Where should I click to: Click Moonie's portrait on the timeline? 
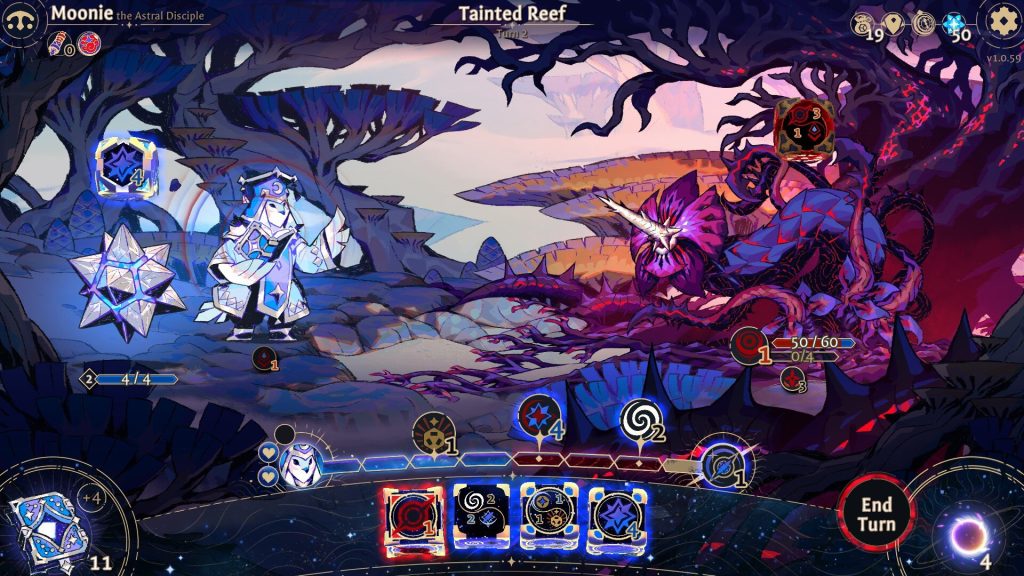(297, 461)
